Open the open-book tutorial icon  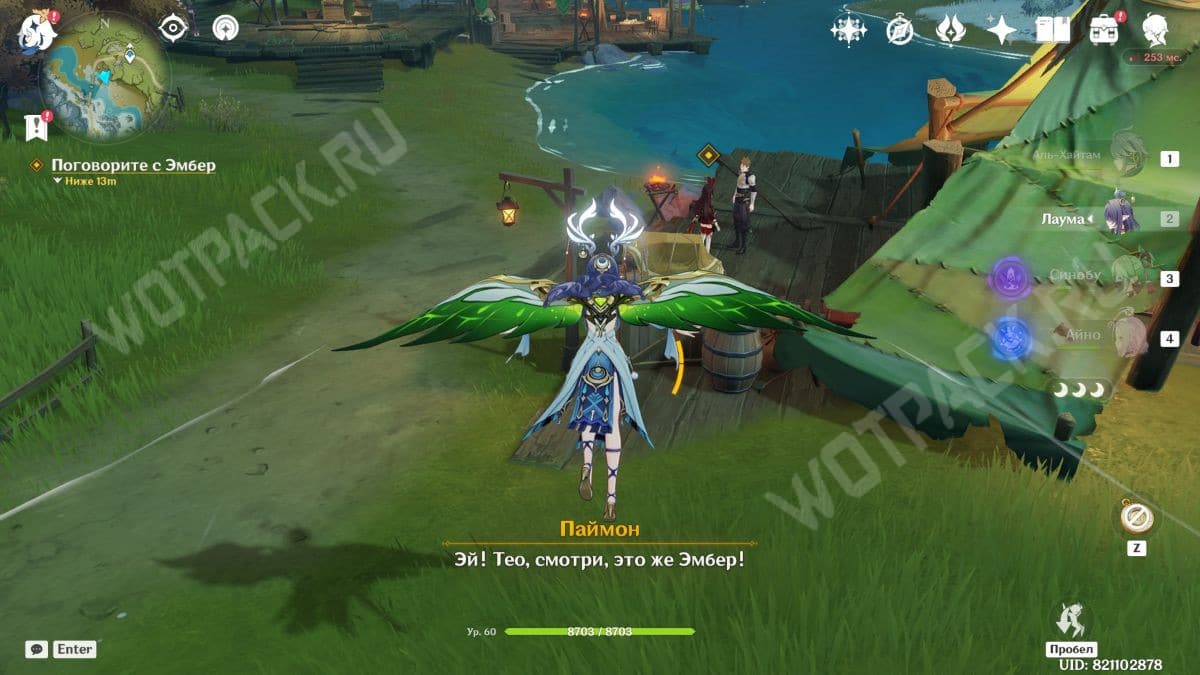click(1052, 31)
